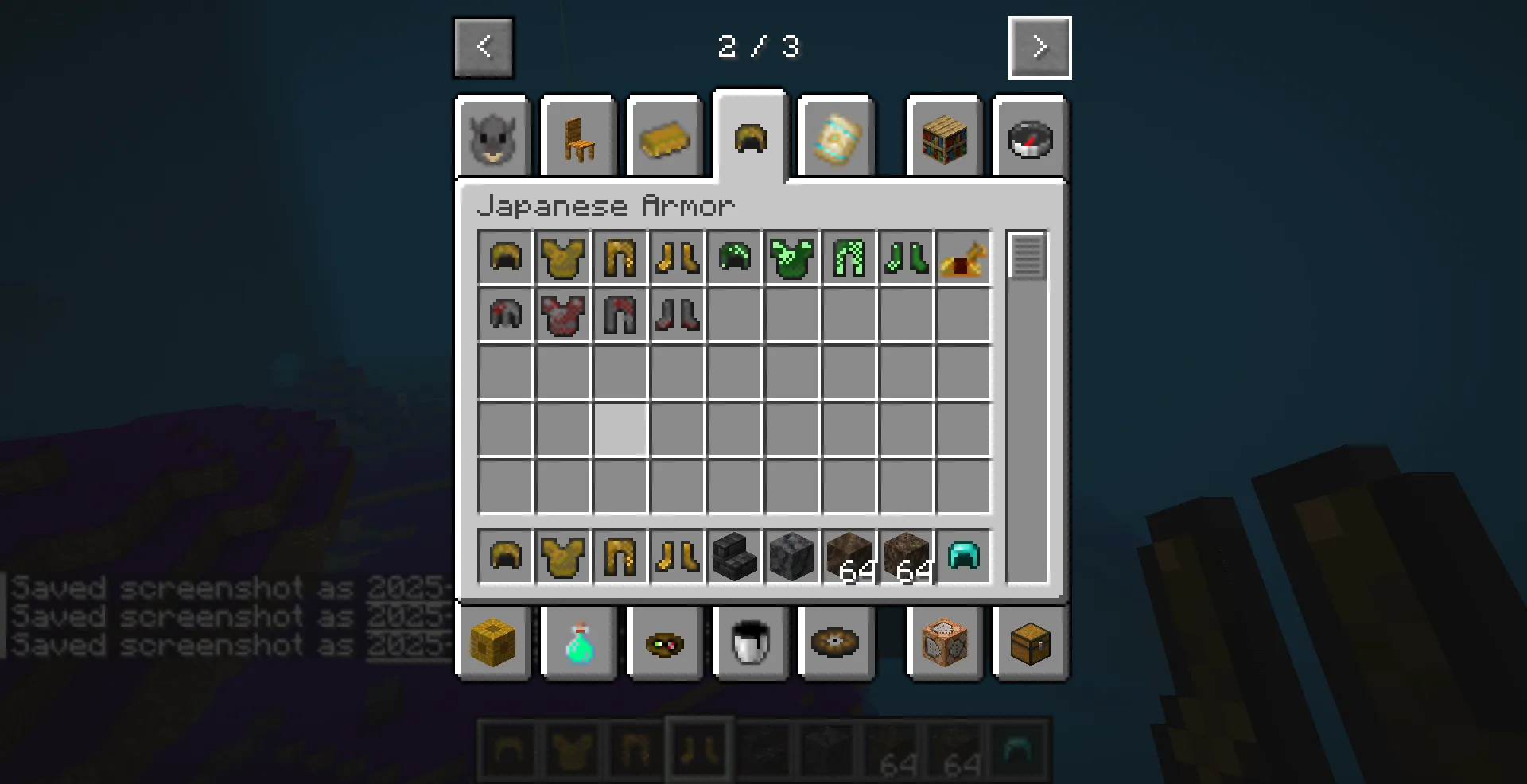Select the splash potion tab
This screenshot has height=784, width=1527.
[x=578, y=644]
